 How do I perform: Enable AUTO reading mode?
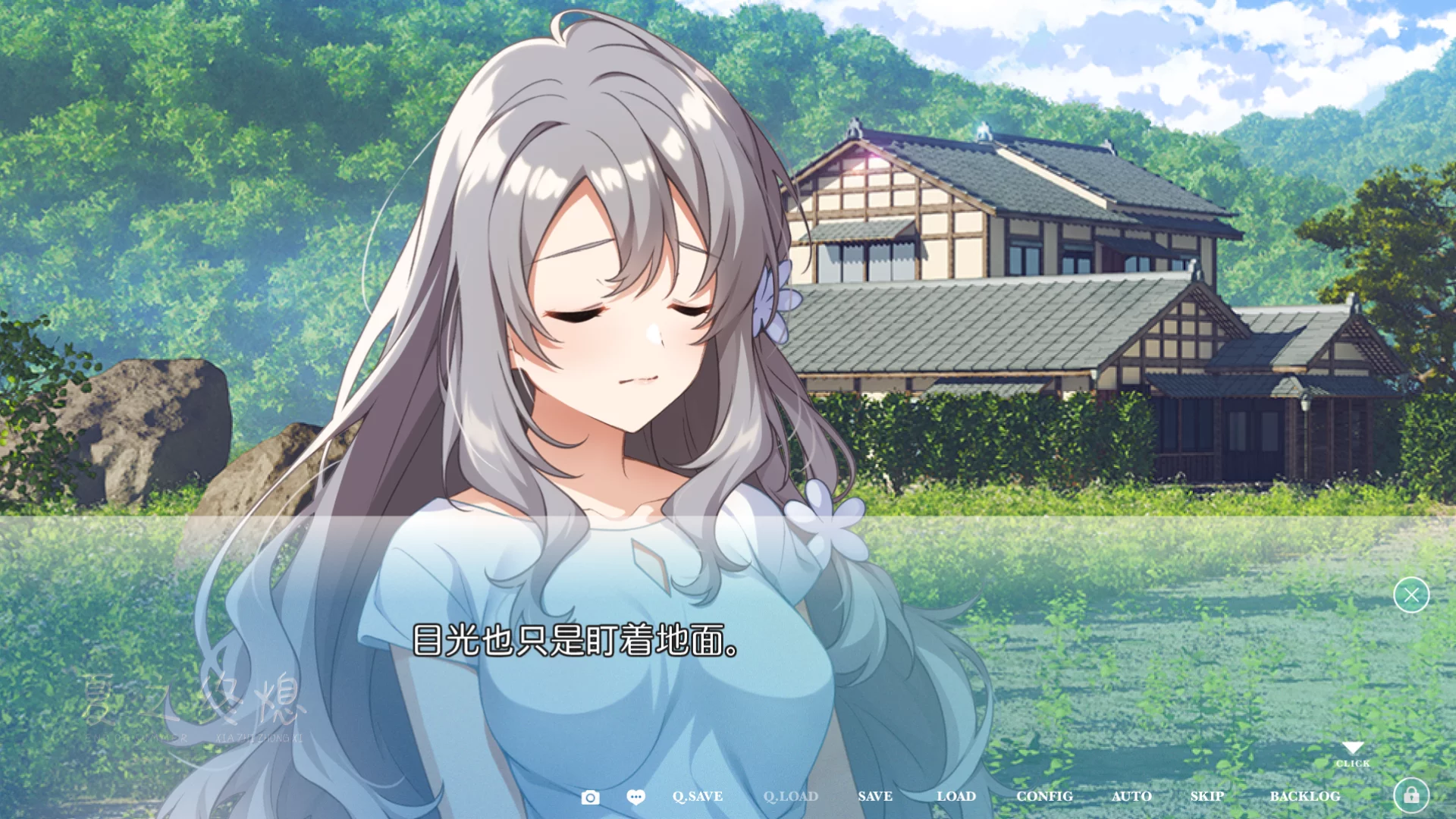click(x=1132, y=796)
